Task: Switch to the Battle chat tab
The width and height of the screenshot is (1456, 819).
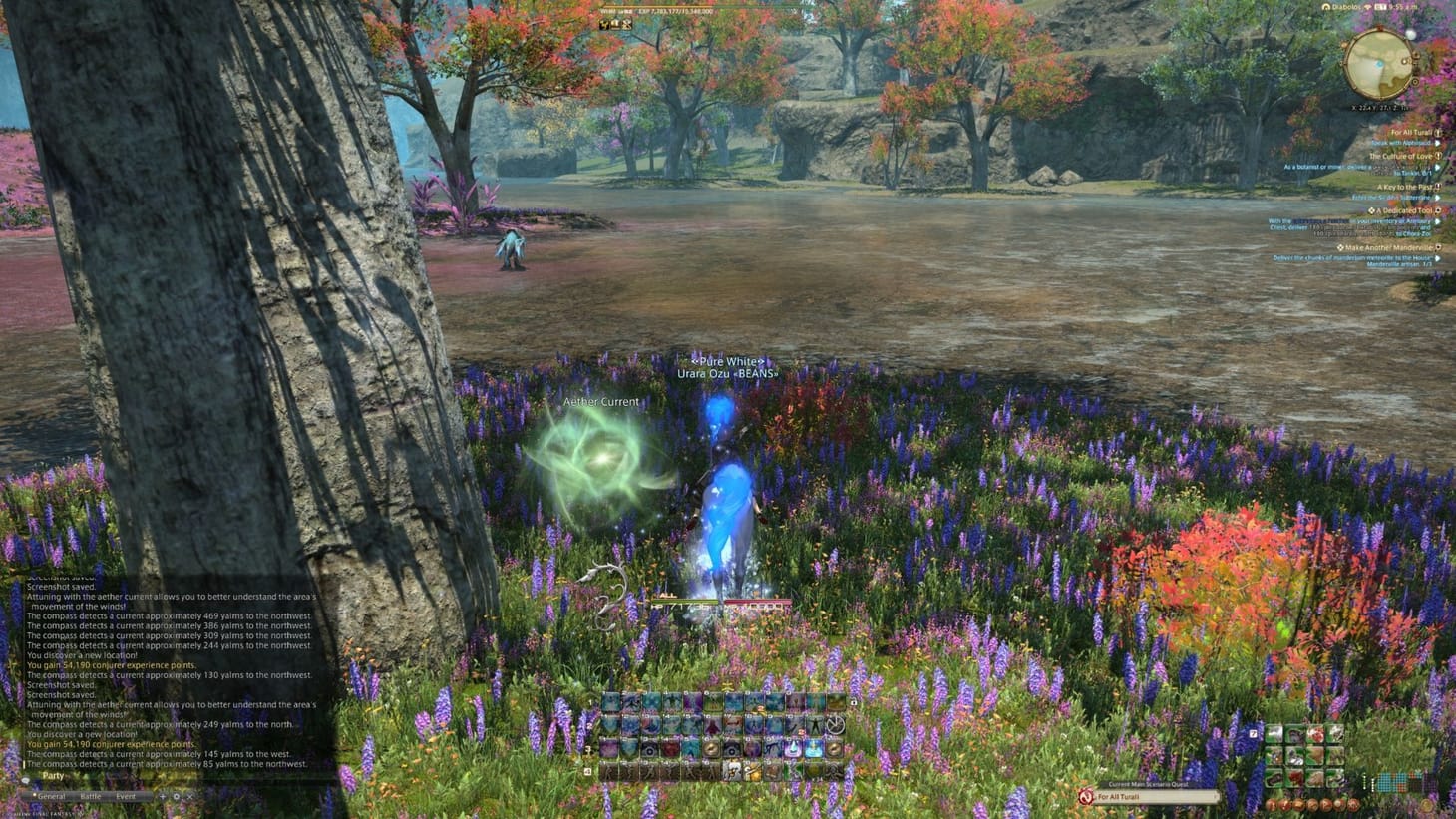Action: (91, 796)
